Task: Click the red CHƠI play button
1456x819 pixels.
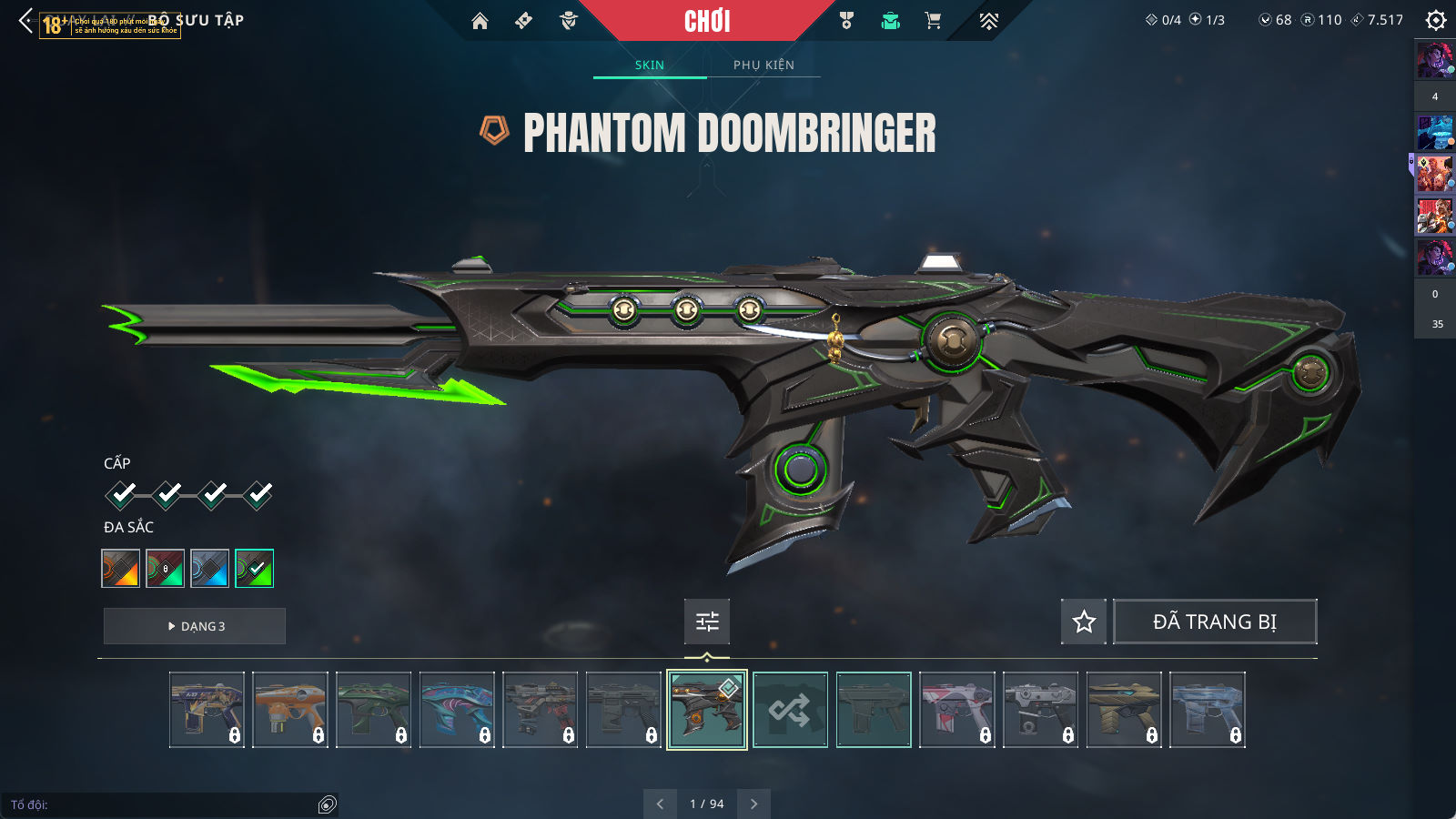Action: [x=707, y=21]
